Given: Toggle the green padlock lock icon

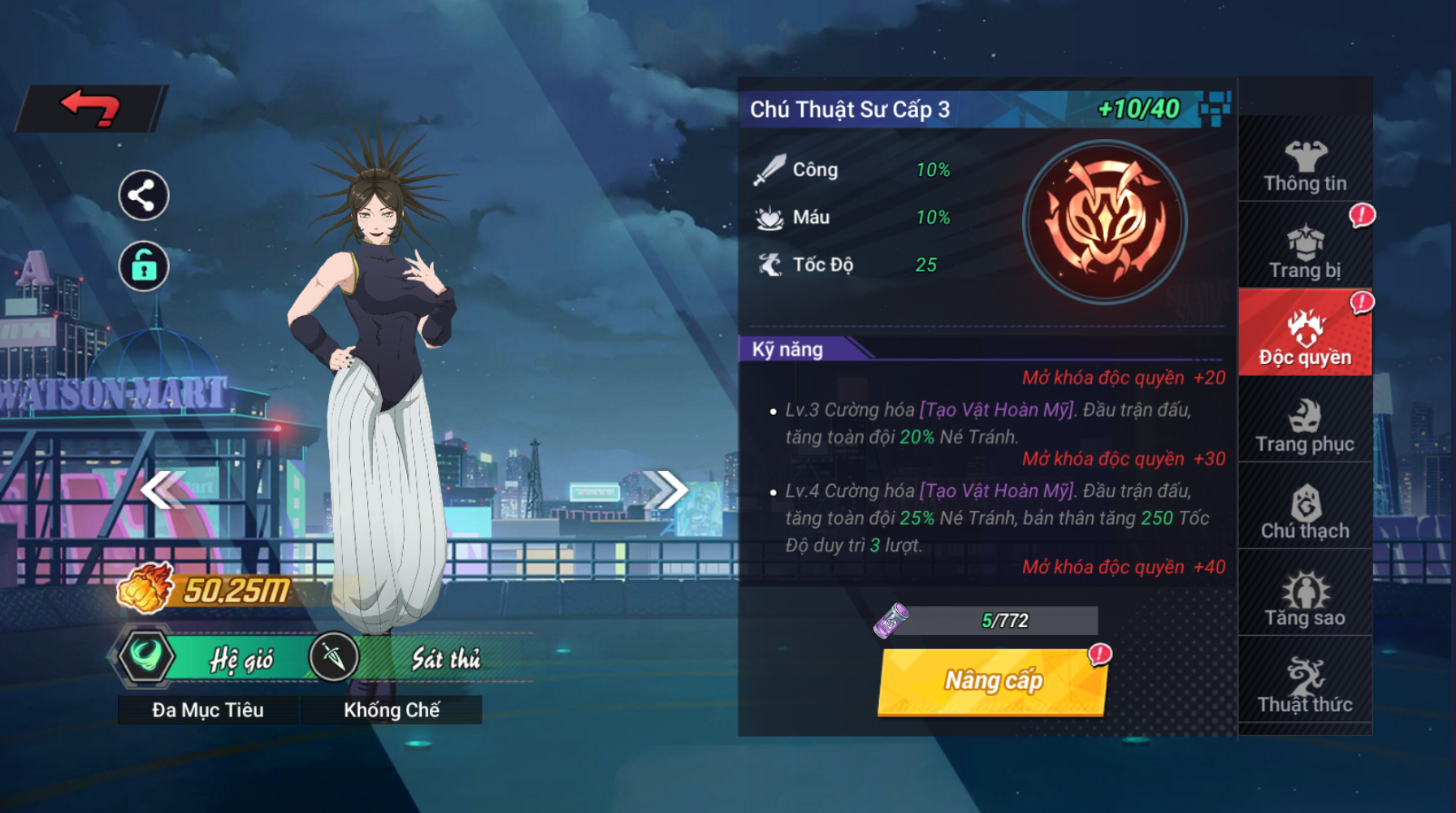Looking at the screenshot, I should coord(144,266).
